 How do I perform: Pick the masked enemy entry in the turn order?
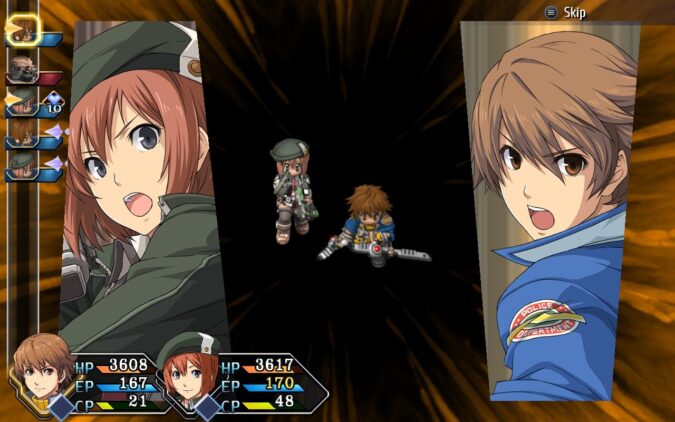(23, 70)
